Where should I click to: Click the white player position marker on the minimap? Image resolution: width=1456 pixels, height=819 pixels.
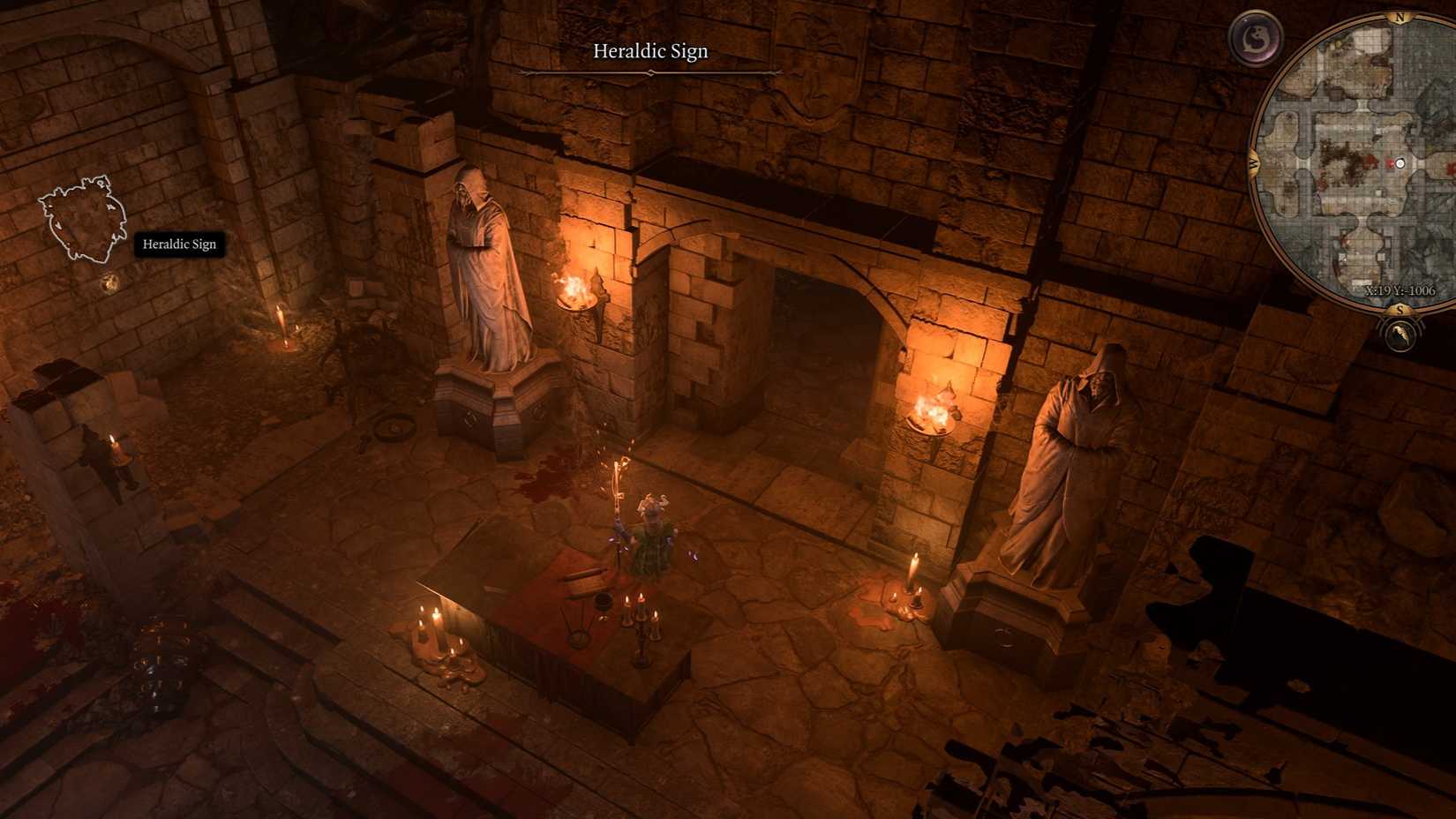pos(1400,163)
